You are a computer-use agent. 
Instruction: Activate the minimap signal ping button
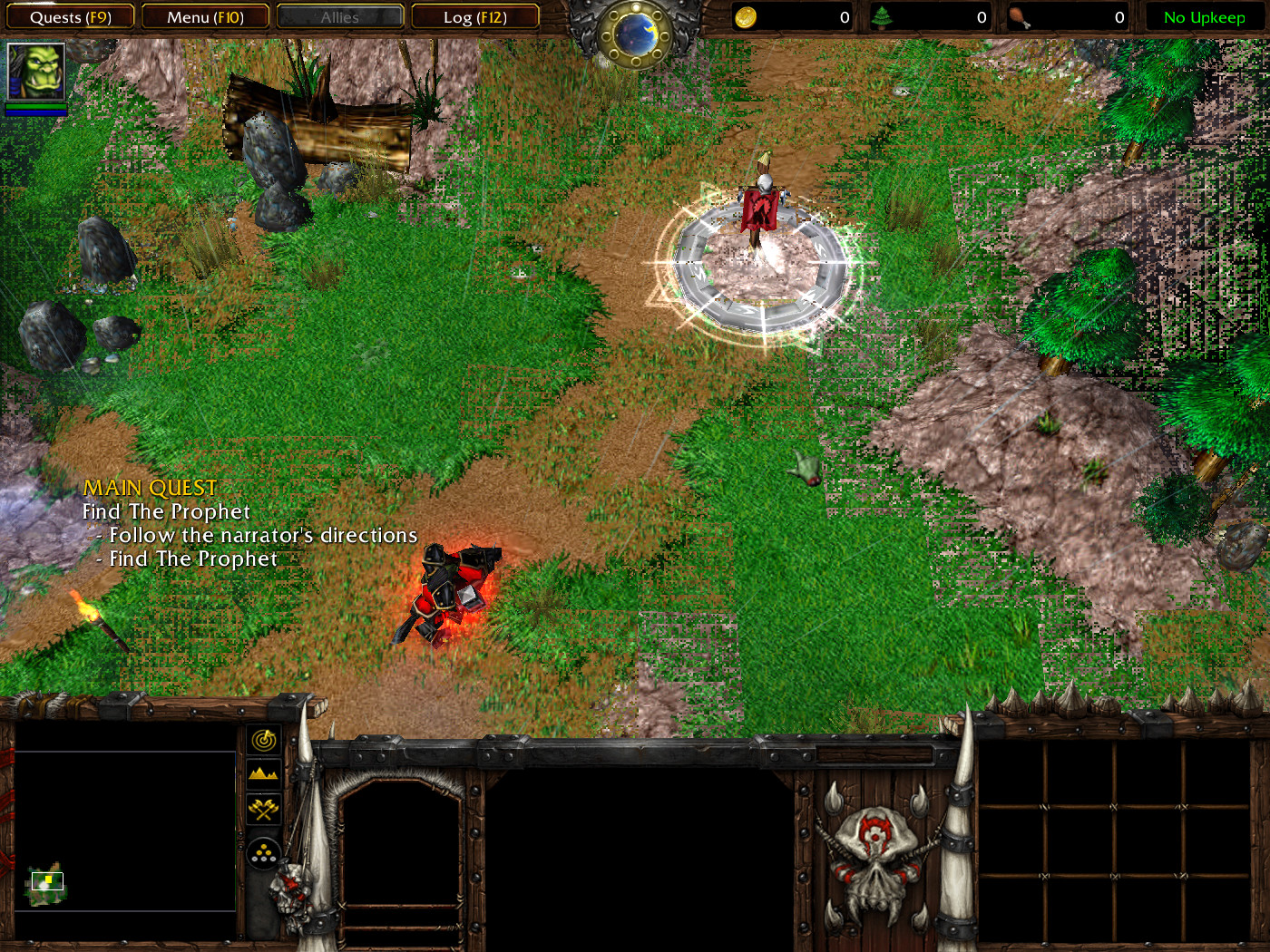[264, 740]
